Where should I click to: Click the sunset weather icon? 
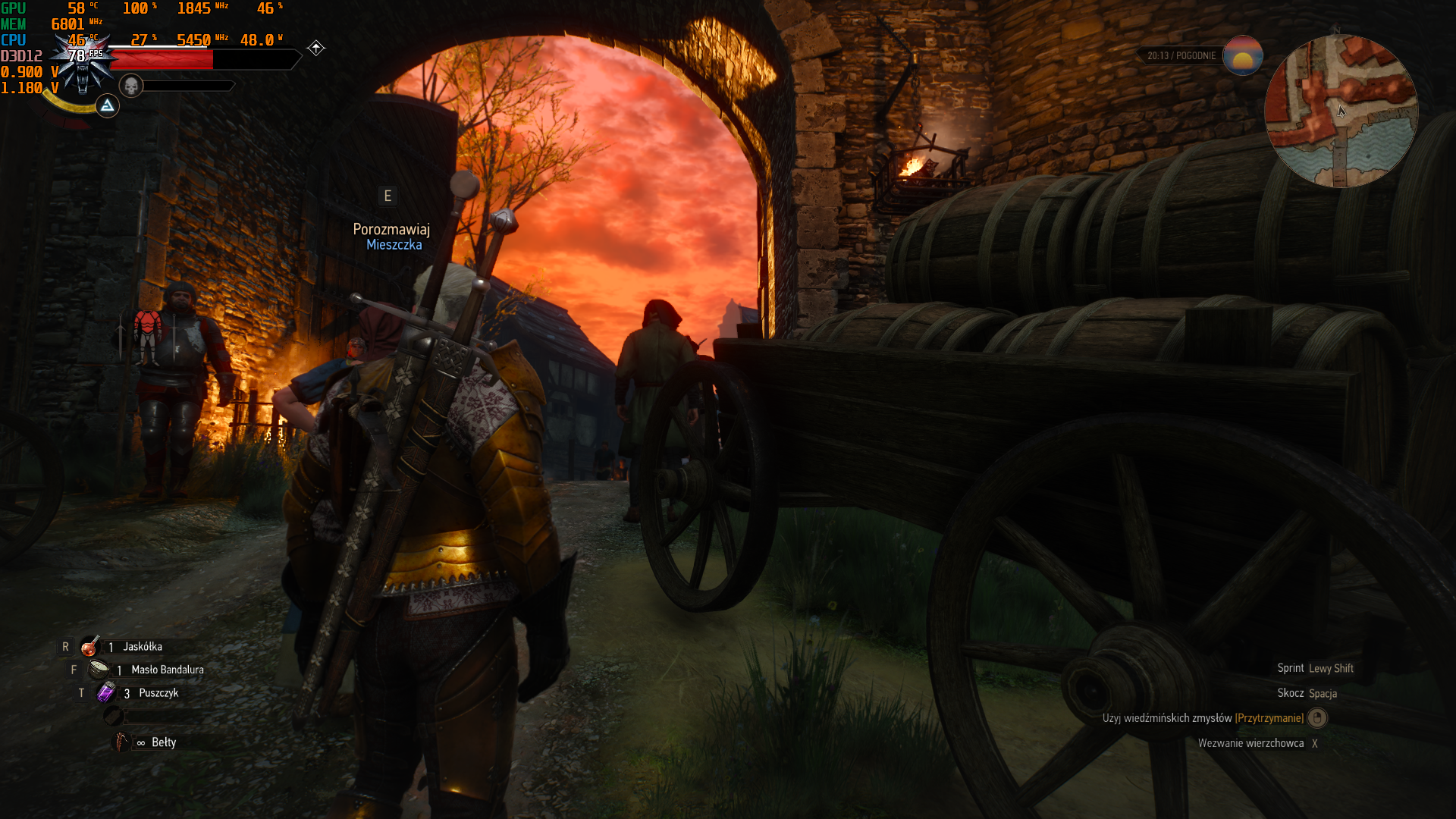1243,55
